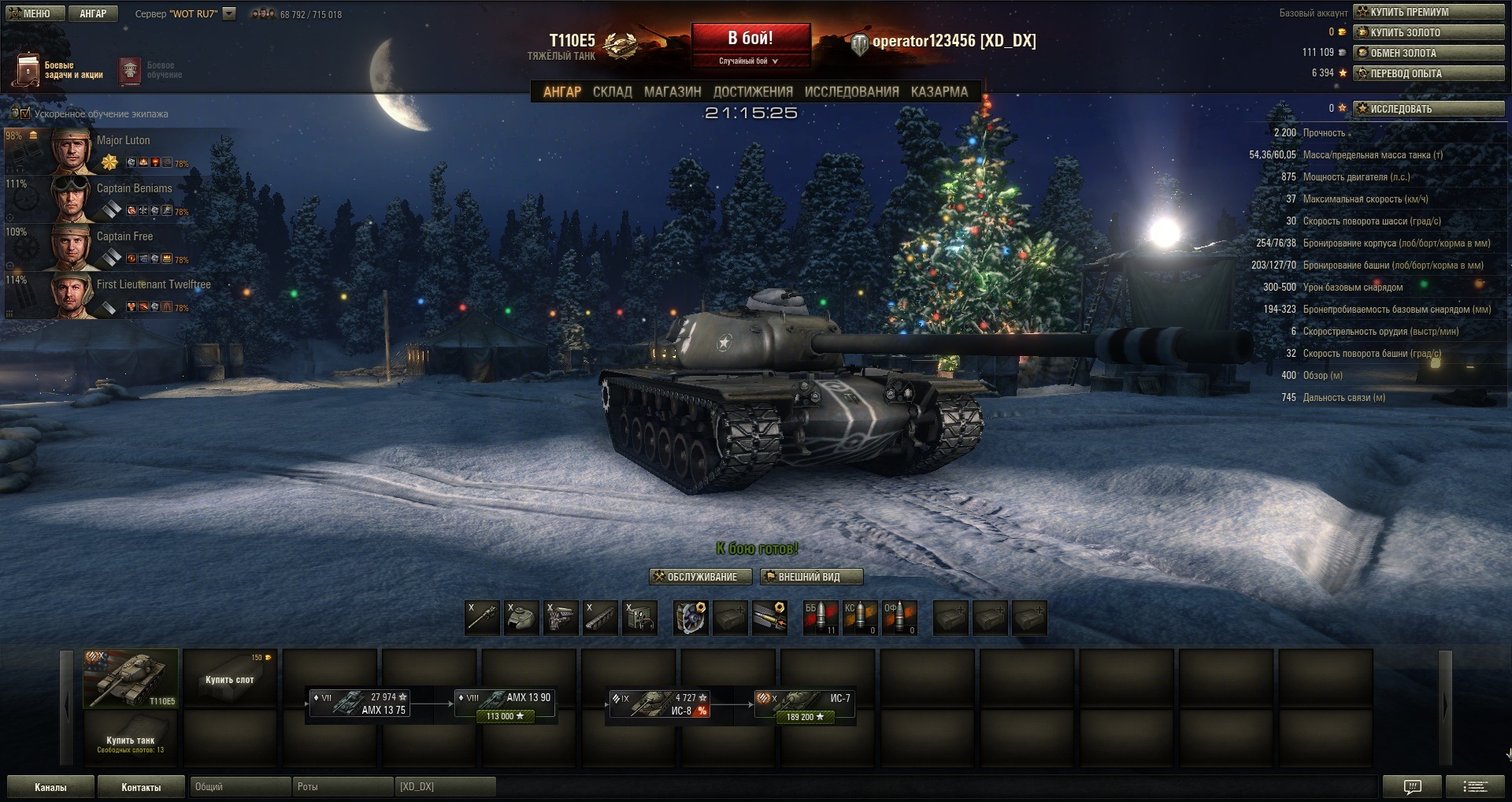Switch to the СКЛАД tab
The height and width of the screenshot is (802, 1512).
tap(612, 92)
